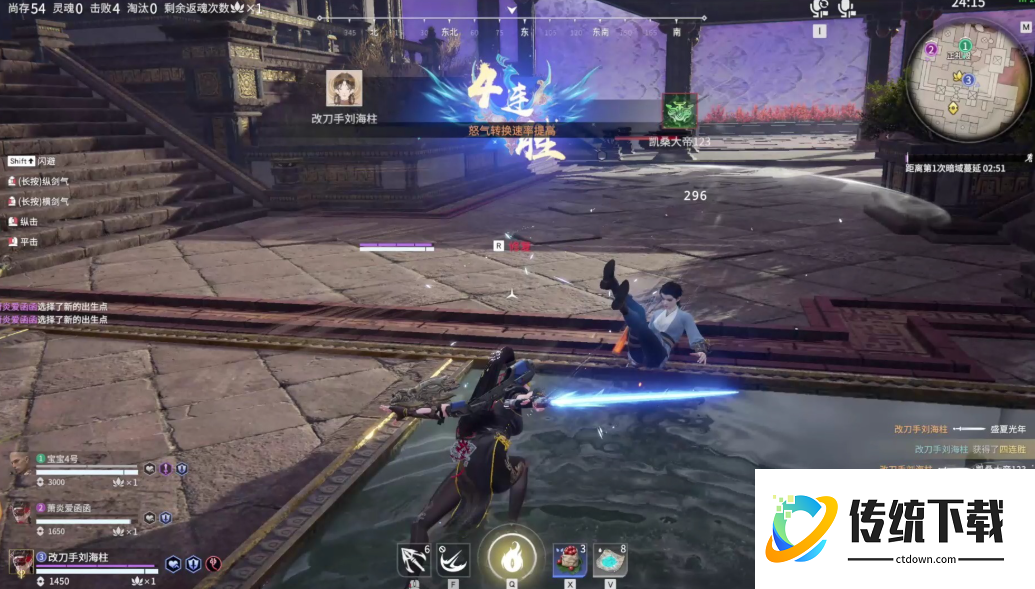Image resolution: width=1035 pixels, height=589 pixels.
Task: Select own portrait 改刀手刘海柱 in team list
Action: click(x=19, y=561)
